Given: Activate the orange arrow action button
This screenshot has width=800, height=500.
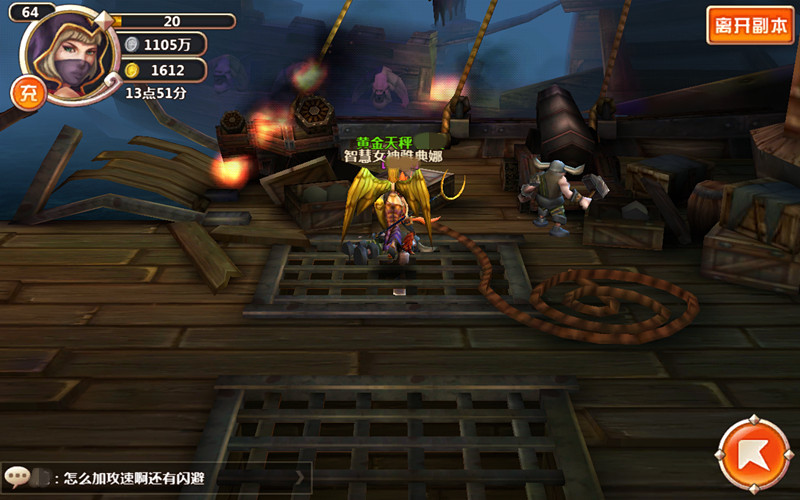Looking at the screenshot, I should (x=754, y=454).
